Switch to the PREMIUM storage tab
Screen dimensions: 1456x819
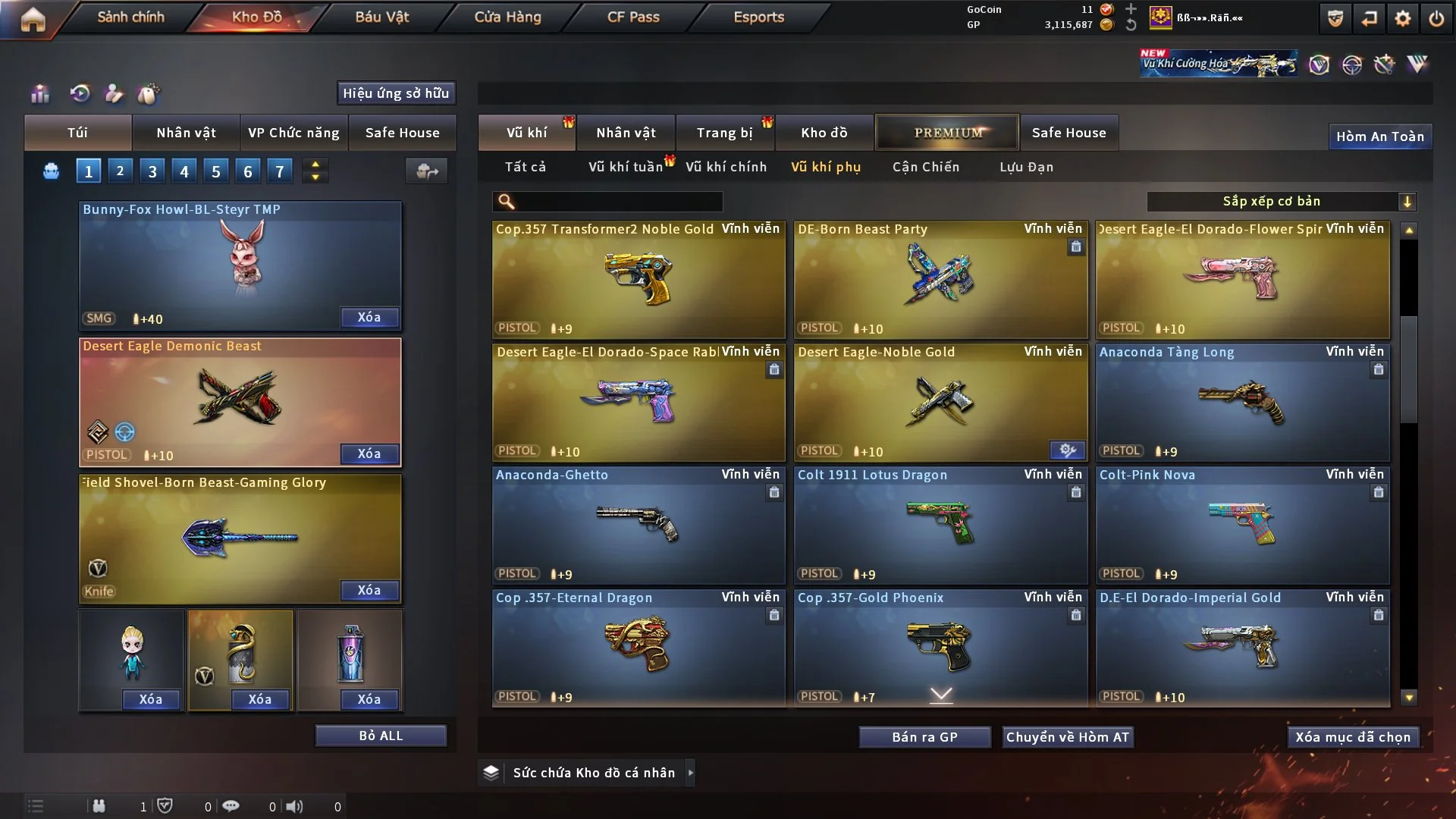point(947,133)
